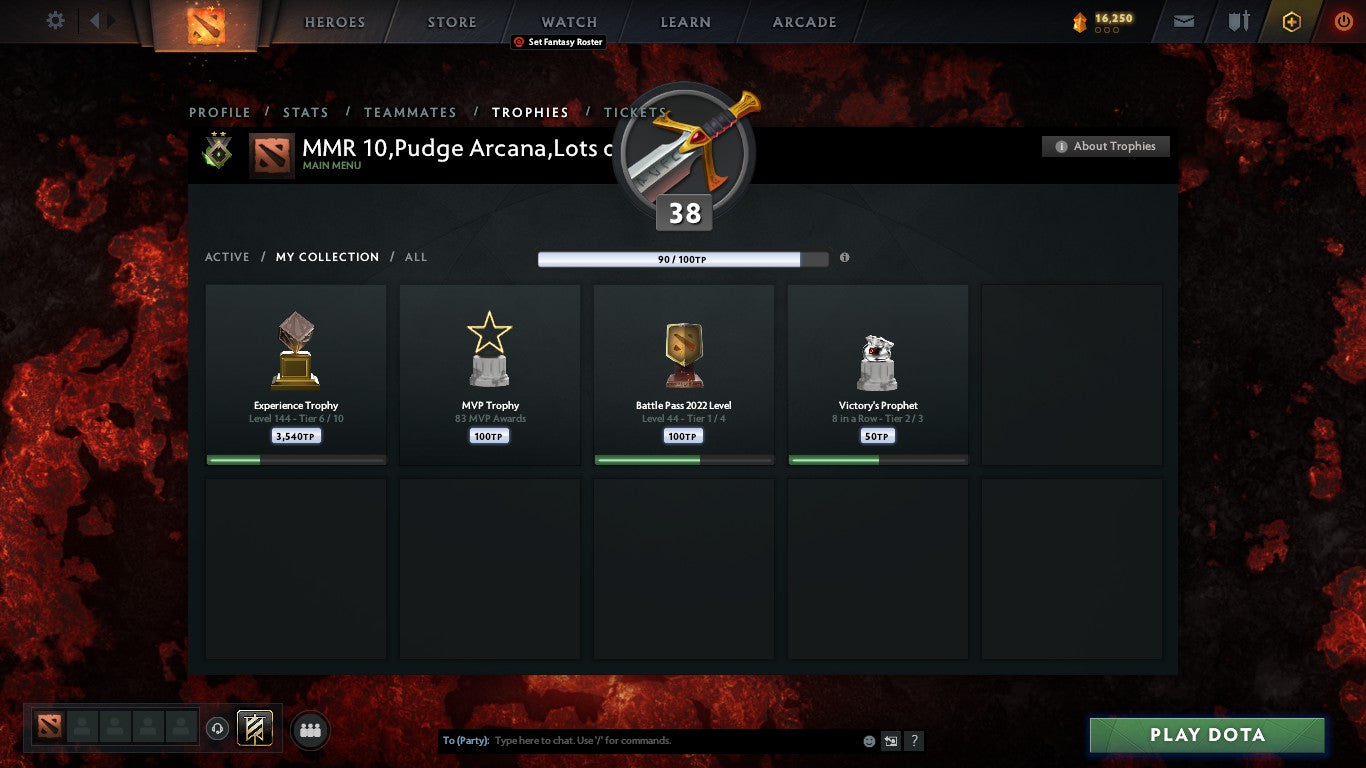The height and width of the screenshot is (768, 1366).
Task: Click the PLAY DOTA button
Action: click(x=1206, y=735)
